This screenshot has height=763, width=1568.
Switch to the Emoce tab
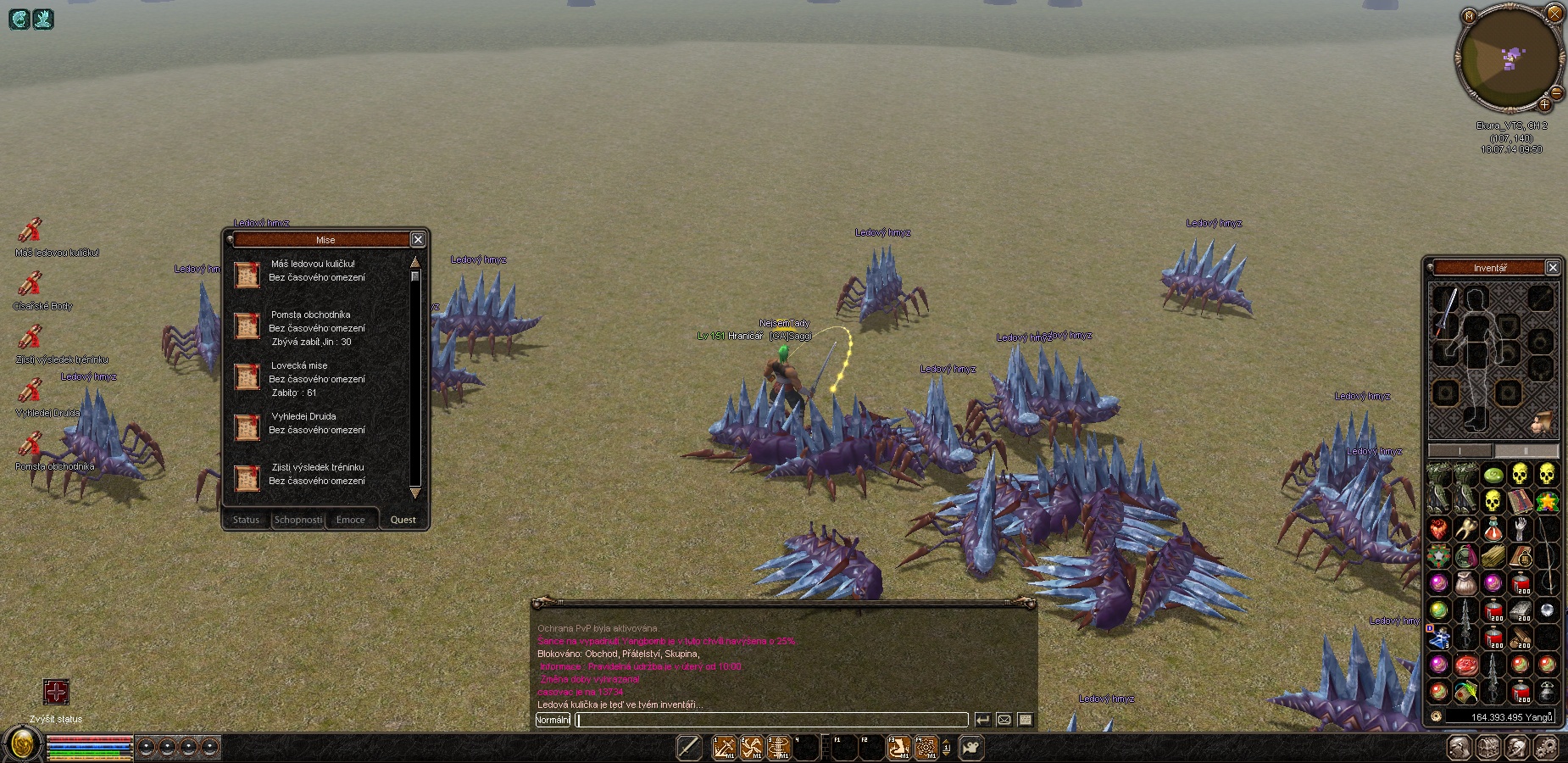coord(351,520)
